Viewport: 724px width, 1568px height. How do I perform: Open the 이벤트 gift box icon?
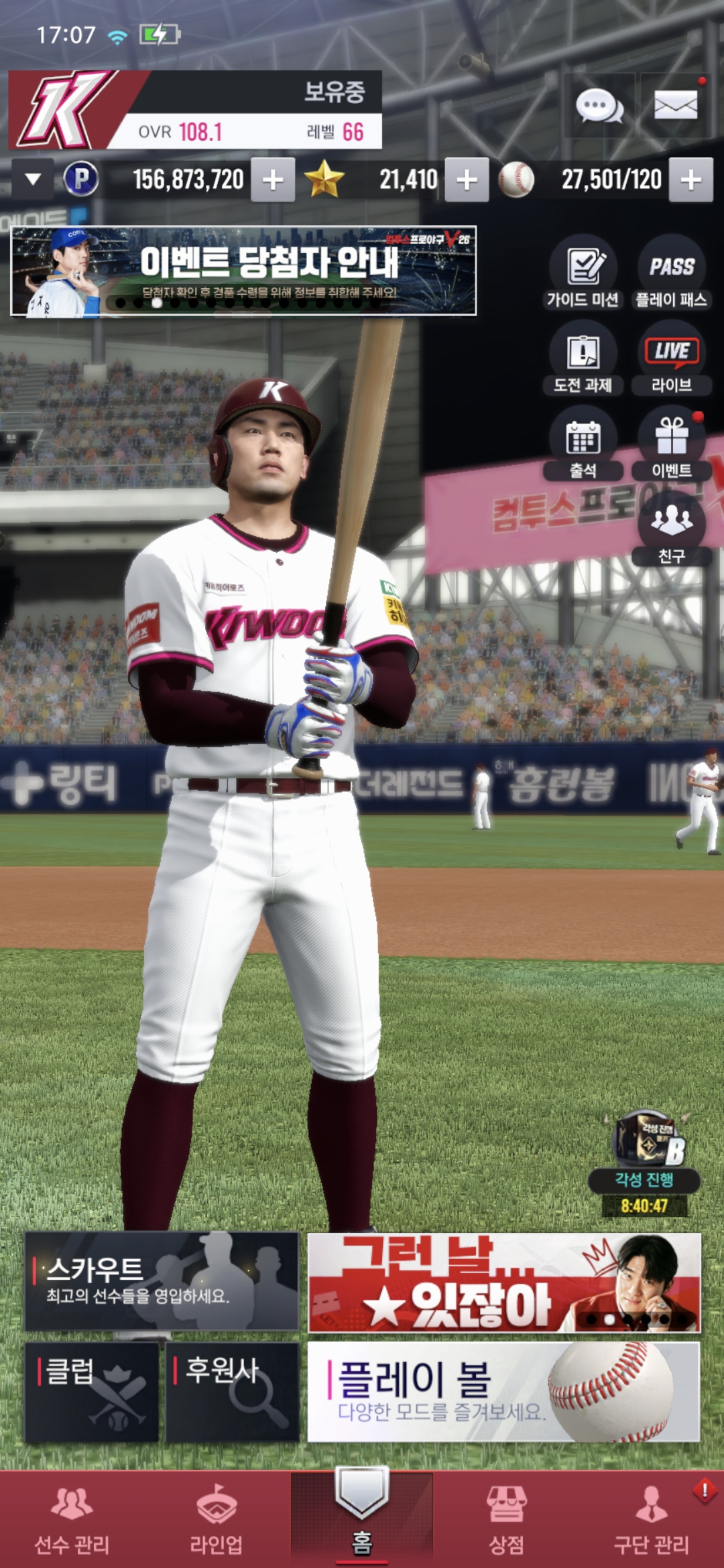pyautogui.click(x=671, y=444)
